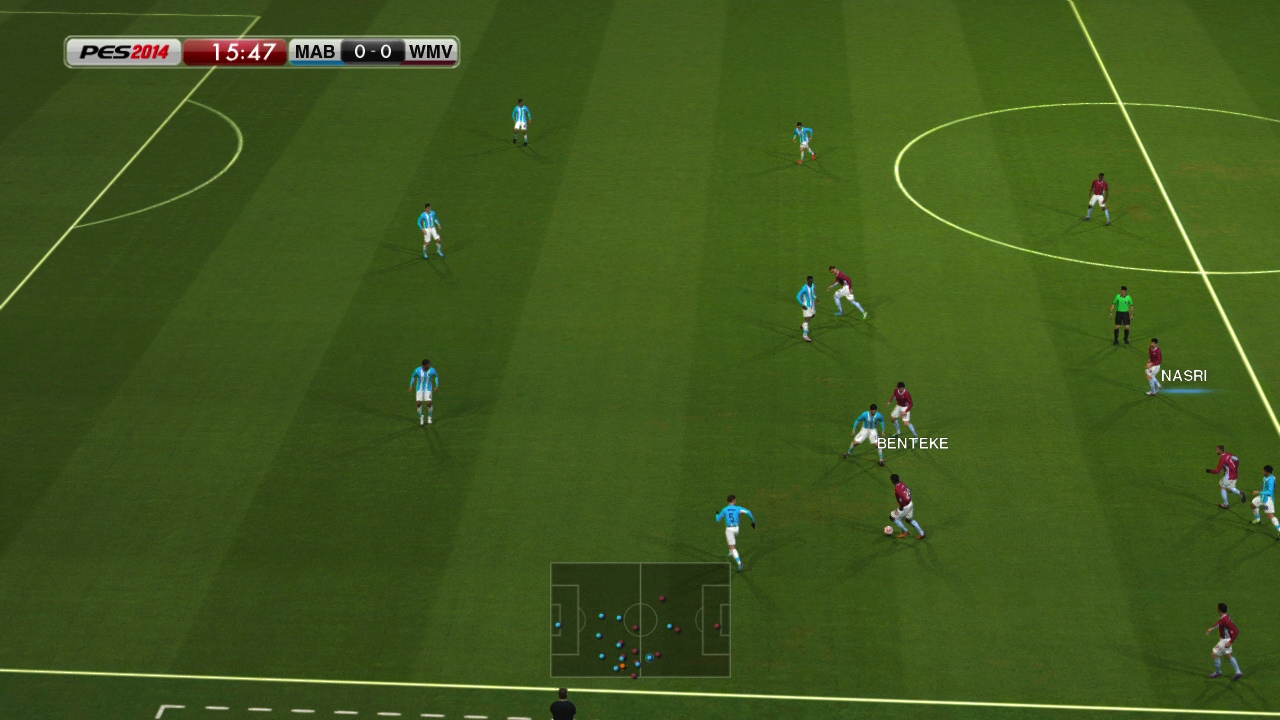Click the highlighted player dot on the radar
Screen dimensions: 1280x720
(x=649, y=657)
